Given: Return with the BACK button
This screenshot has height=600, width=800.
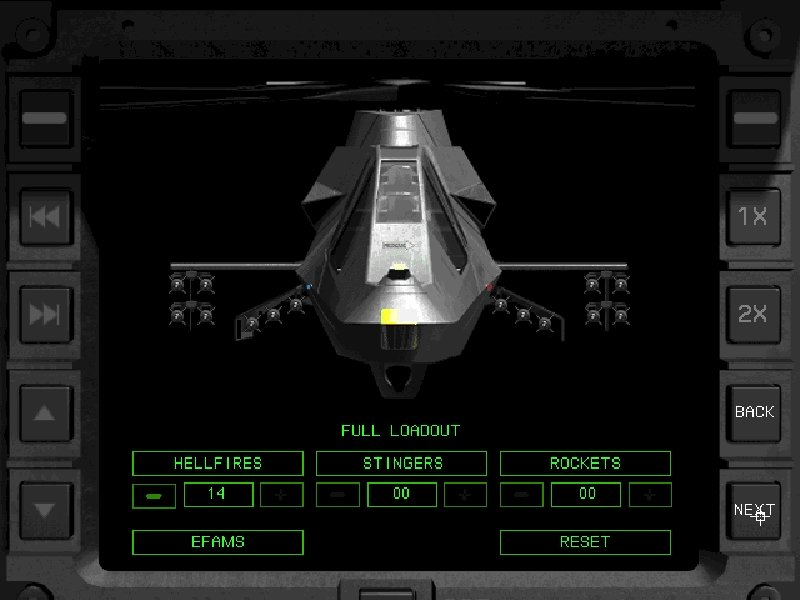Looking at the screenshot, I should click(754, 411).
